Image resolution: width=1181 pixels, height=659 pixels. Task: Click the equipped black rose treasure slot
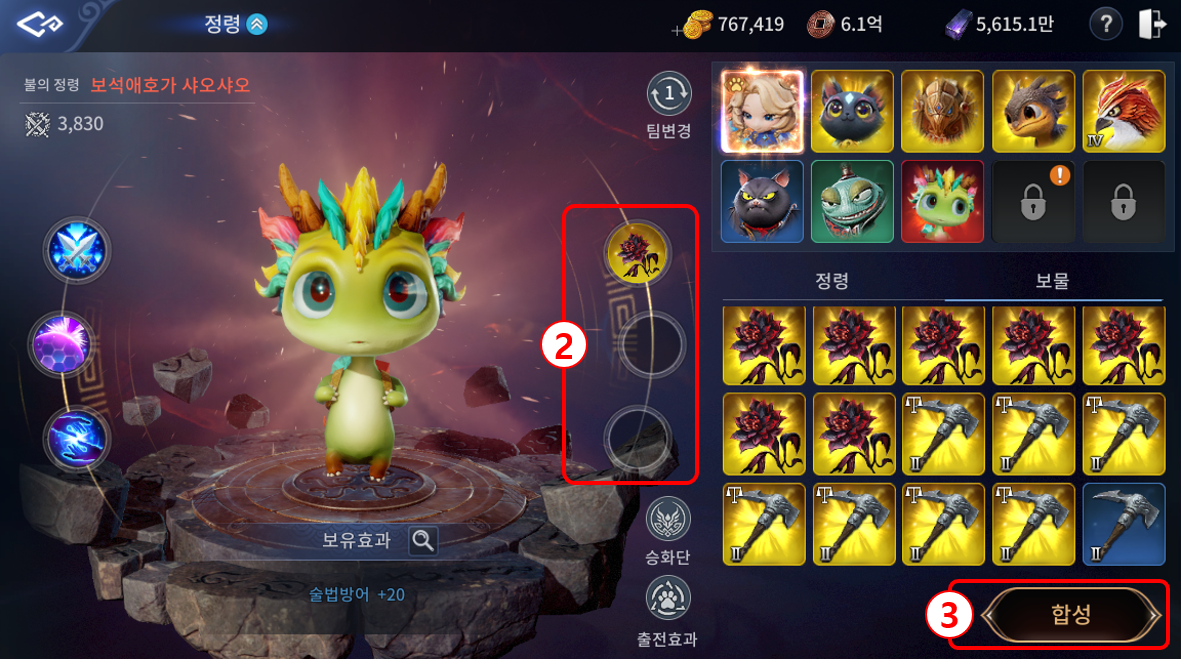(x=638, y=253)
